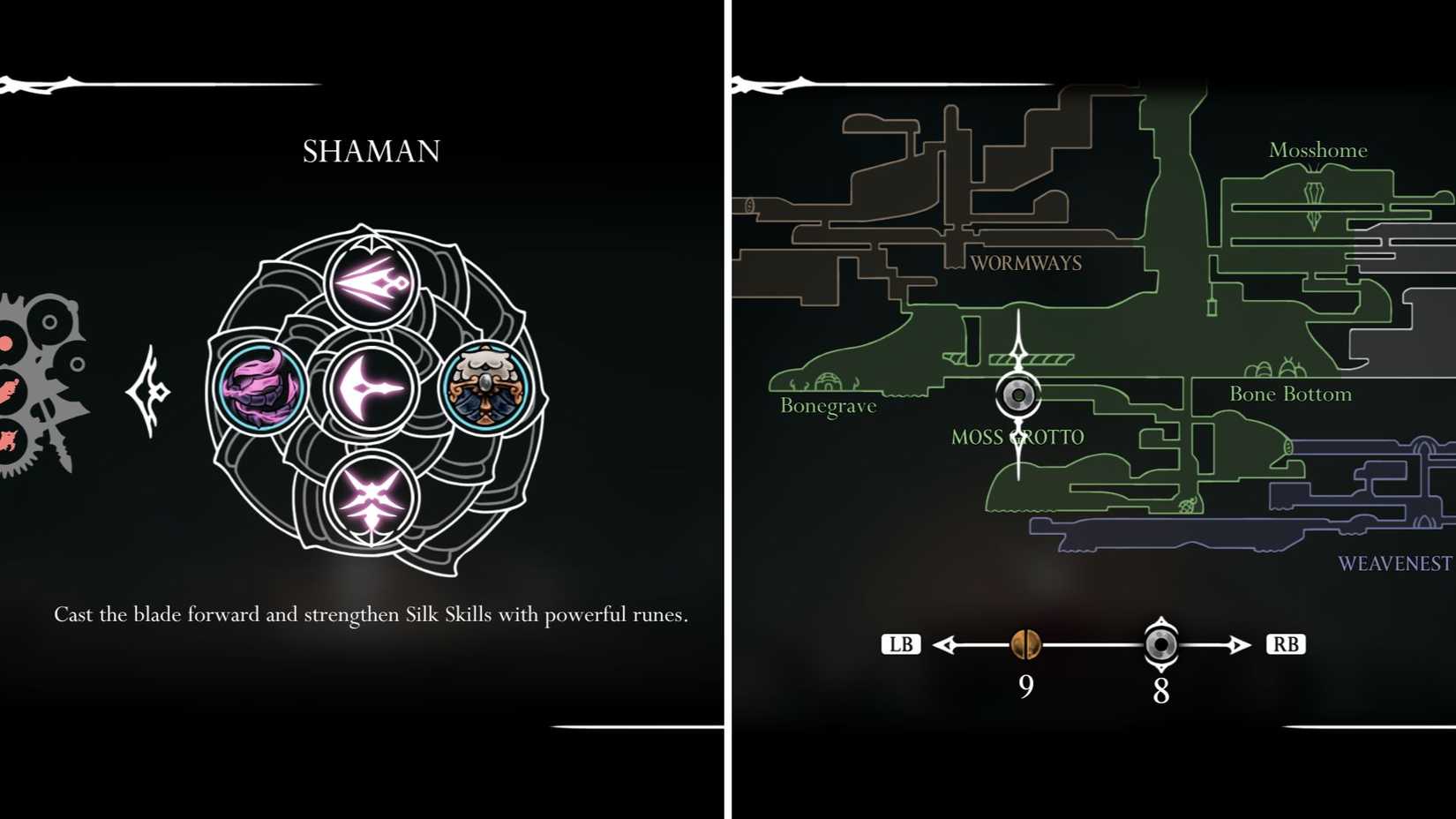Click the central silk skill blade icon

370,388
